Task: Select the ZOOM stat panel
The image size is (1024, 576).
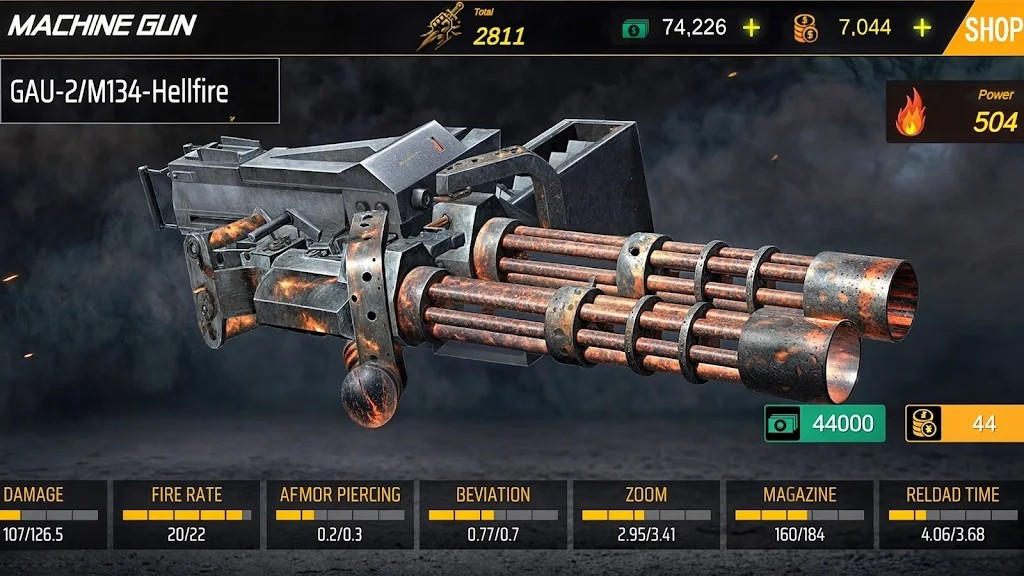Action: point(646,514)
